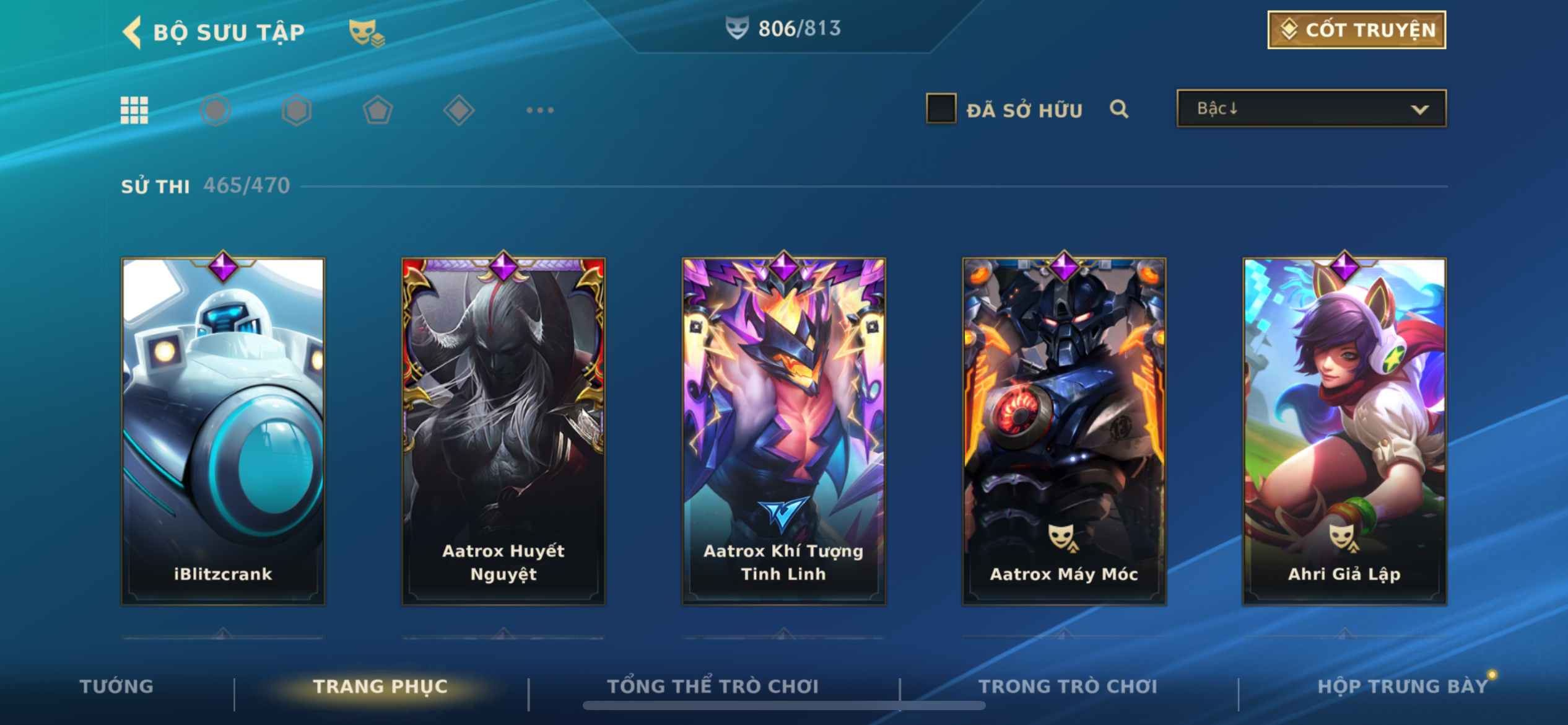Image resolution: width=1568 pixels, height=725 pixels.
Task: Choose the pentagon-shaped rarity filter
Action: click(x=378, y=110)
